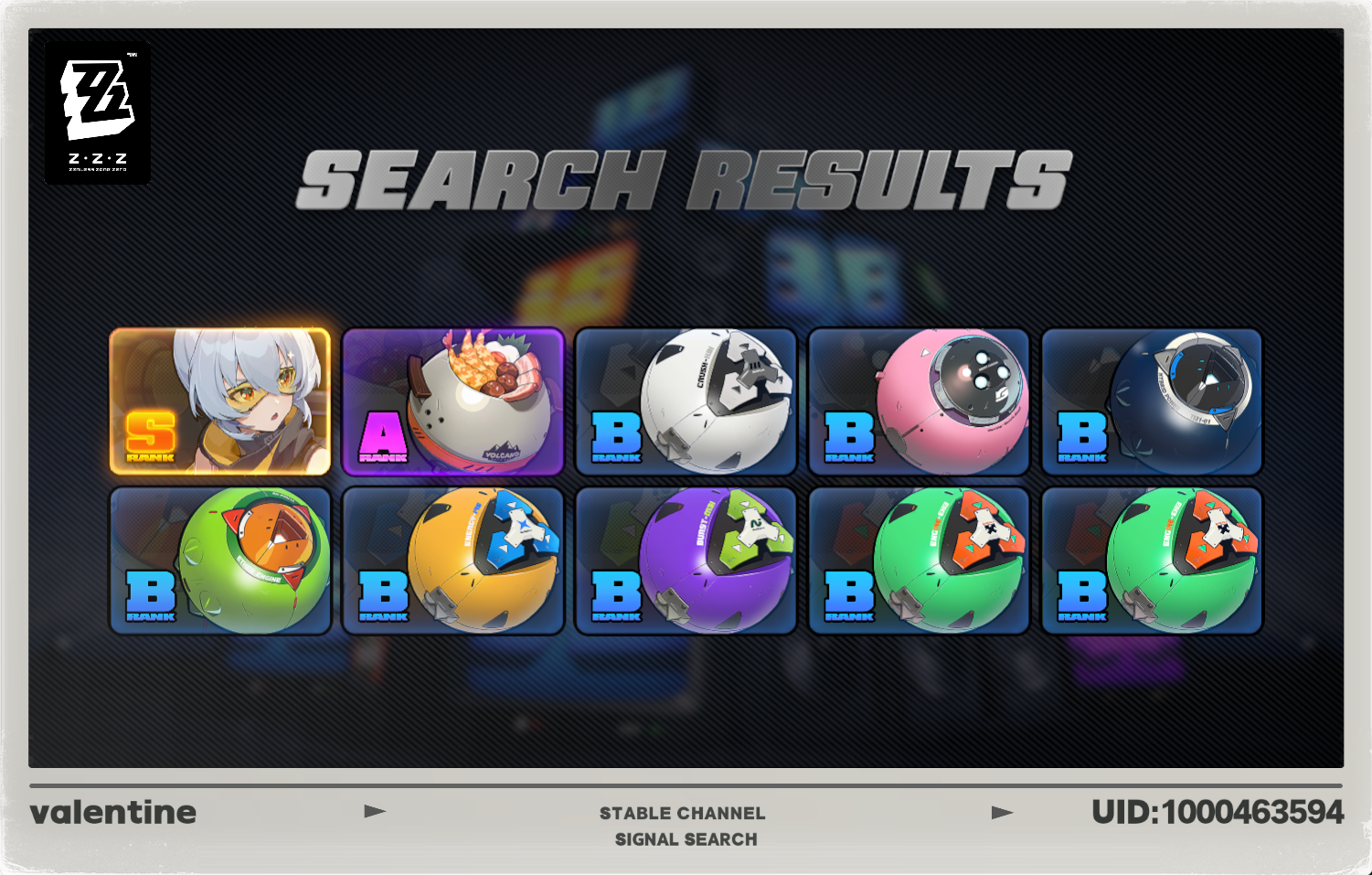Click the pink Smart Ball Bangboo
1372x875 pixels.
(919, 402)
